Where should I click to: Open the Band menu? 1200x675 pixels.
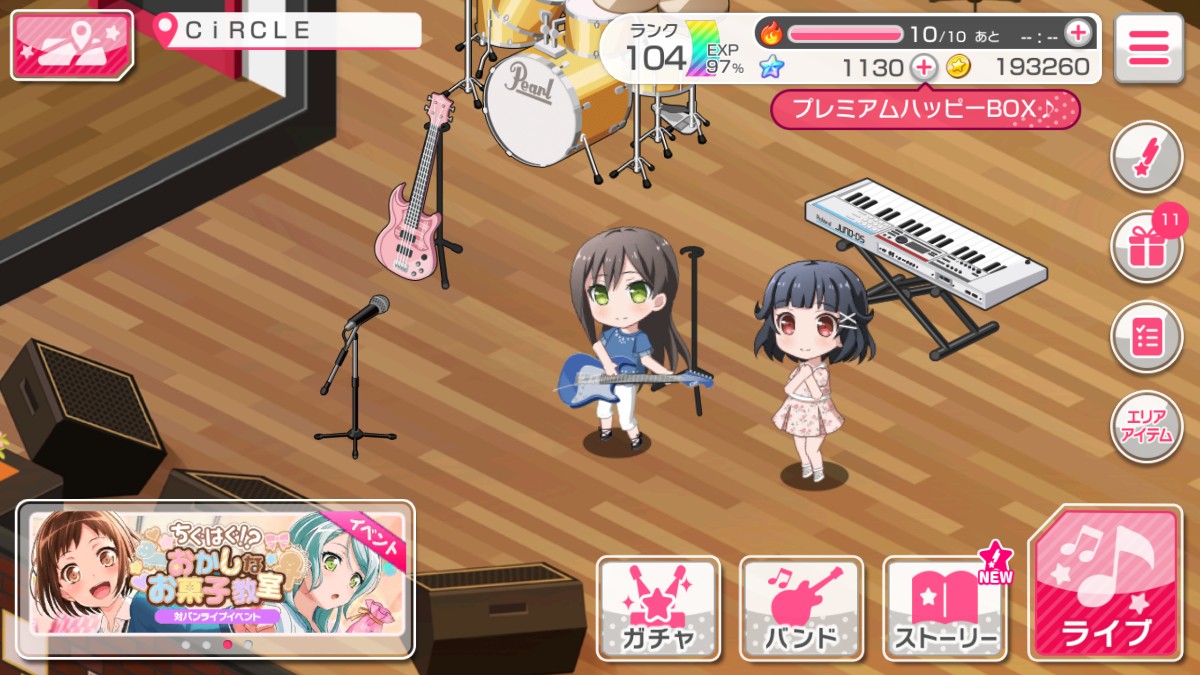801,607
